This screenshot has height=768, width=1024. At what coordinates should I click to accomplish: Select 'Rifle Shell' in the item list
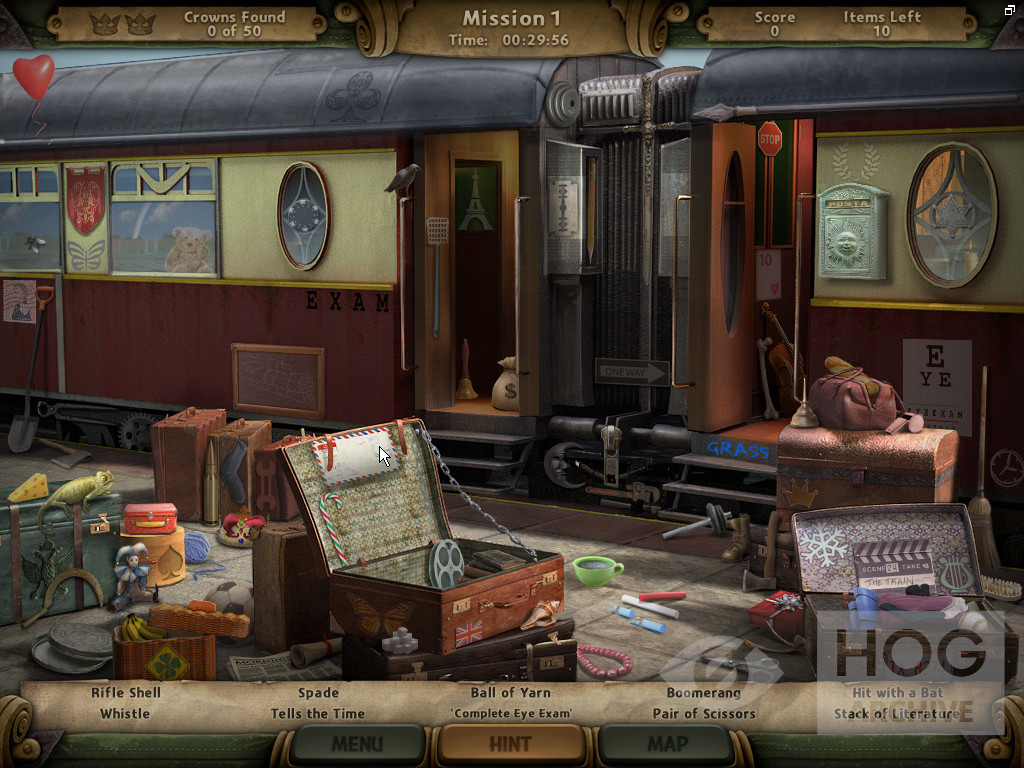126,692
